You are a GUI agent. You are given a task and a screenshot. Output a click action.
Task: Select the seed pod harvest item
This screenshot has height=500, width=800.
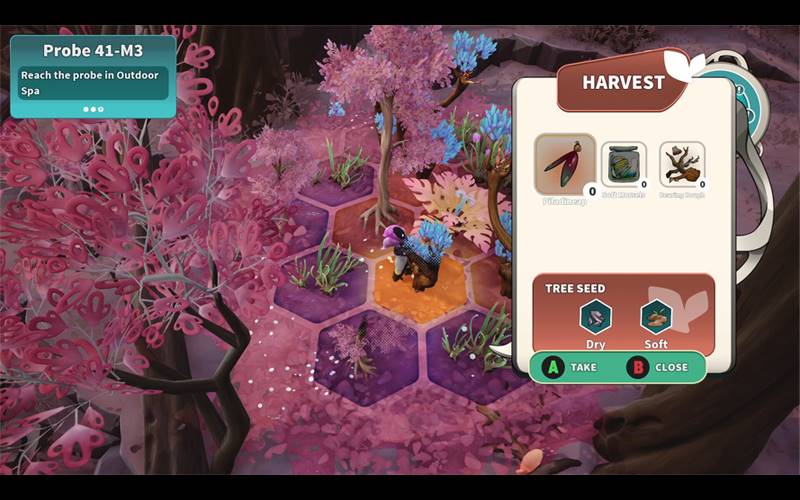click(x=565, y=164)
